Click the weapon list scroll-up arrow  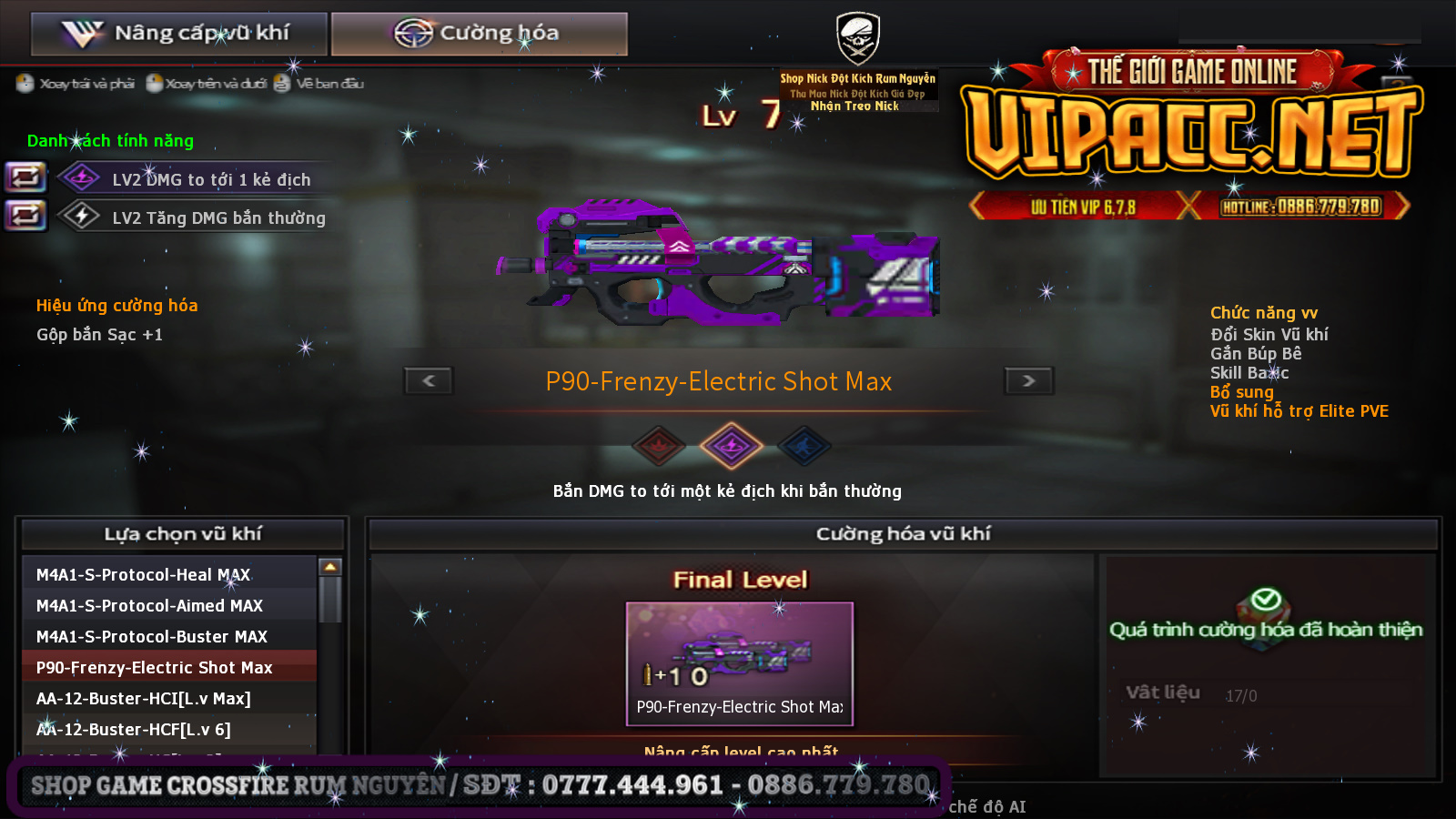click(330, 567)
